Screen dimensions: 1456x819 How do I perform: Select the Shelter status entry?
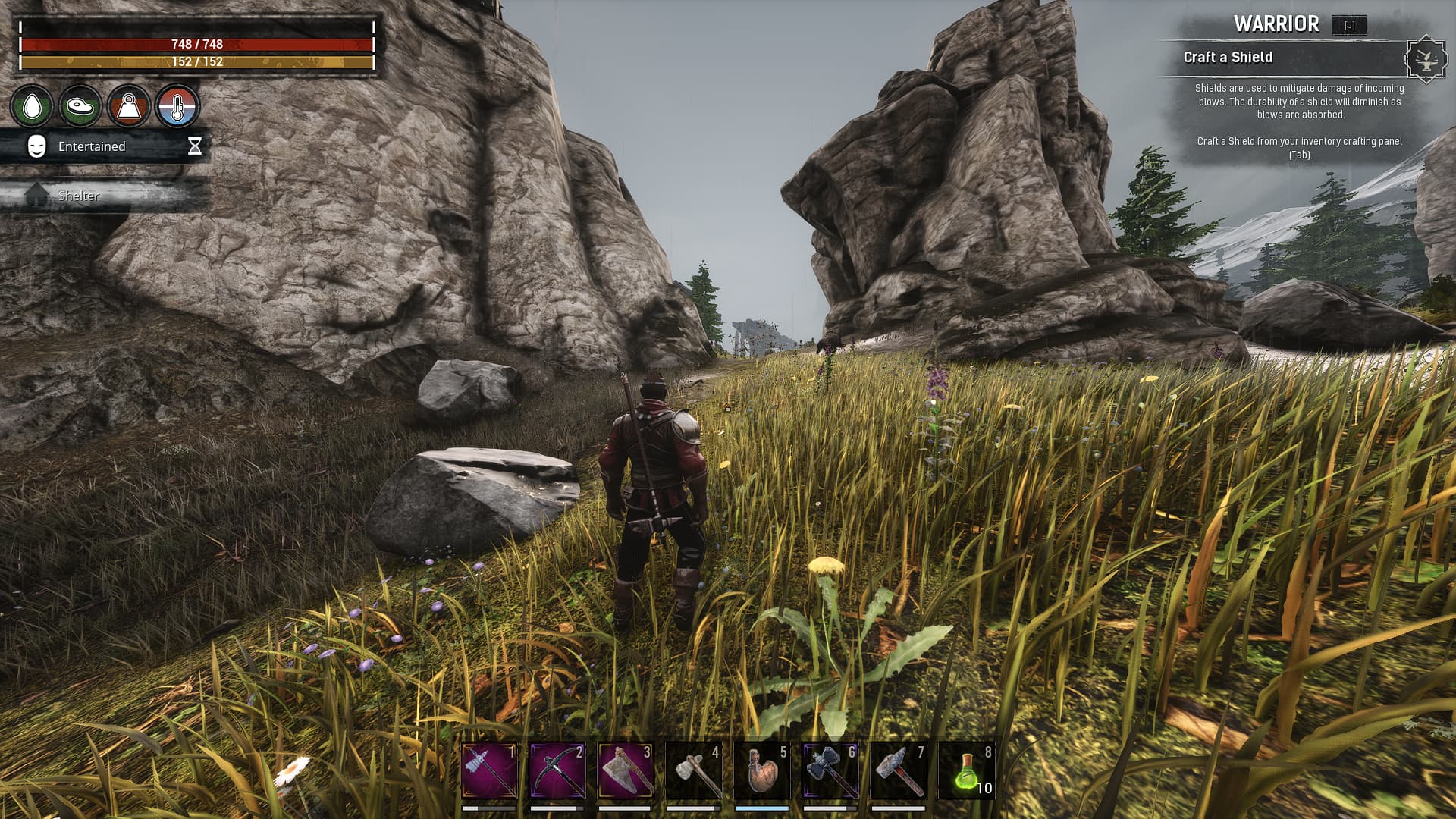click(79, 196)
